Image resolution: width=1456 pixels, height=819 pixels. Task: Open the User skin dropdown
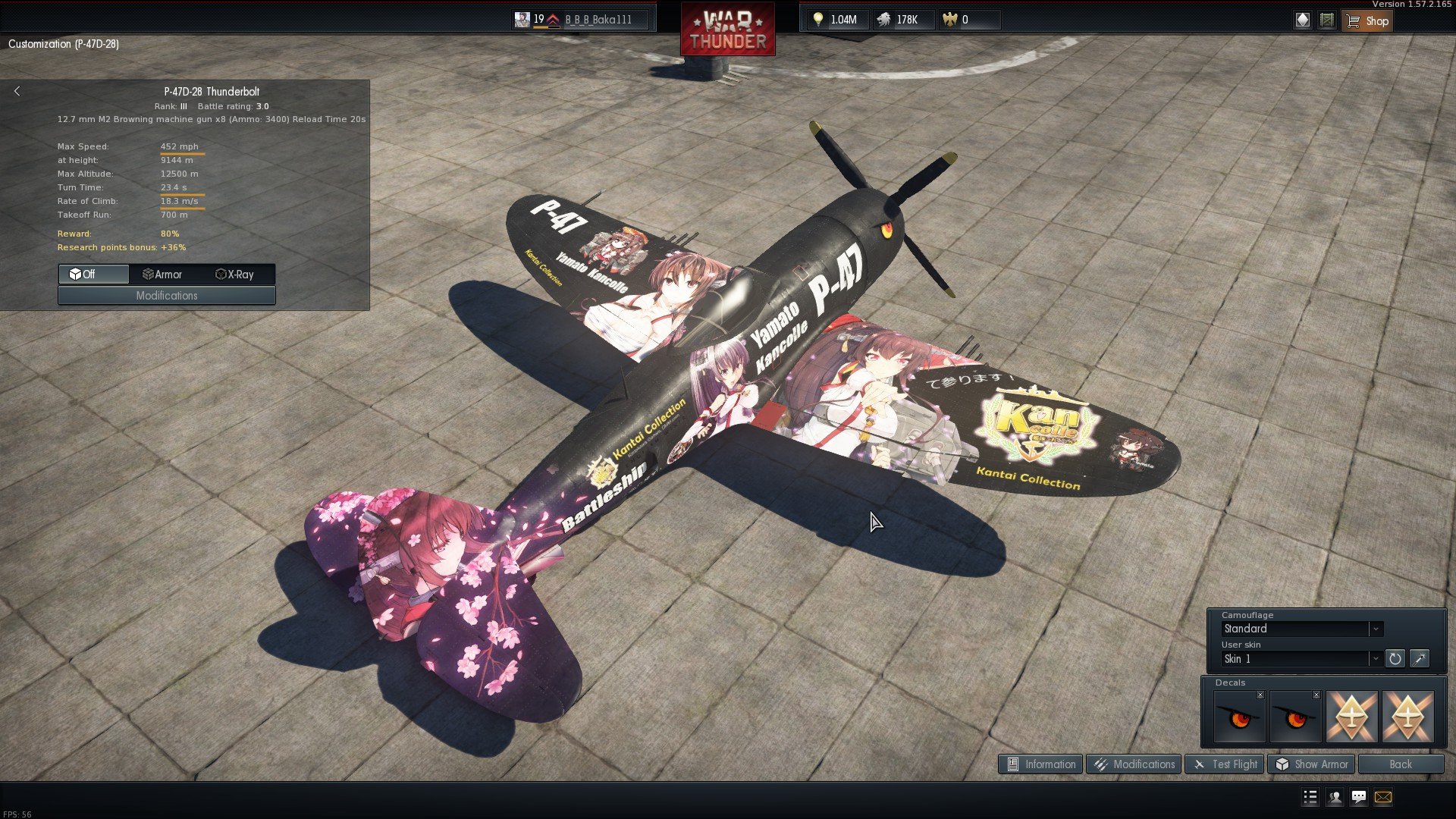[x=1303, y=658]
